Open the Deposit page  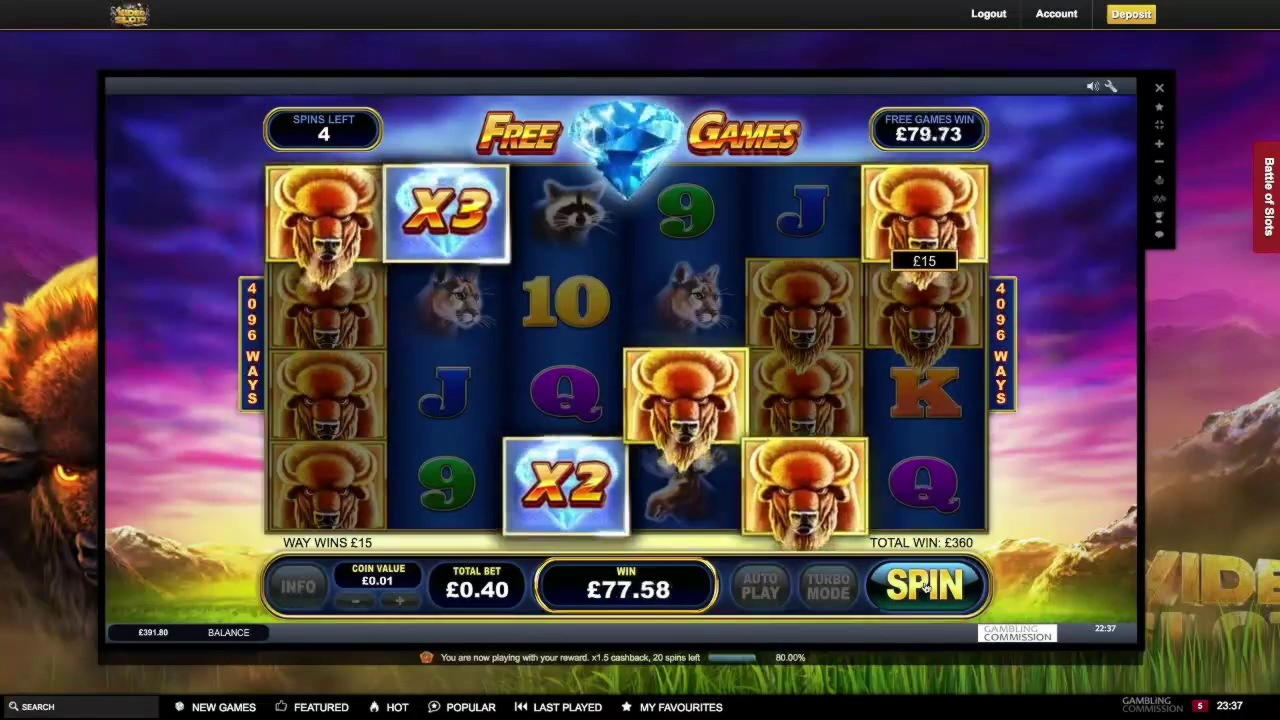coord(1130,14)
